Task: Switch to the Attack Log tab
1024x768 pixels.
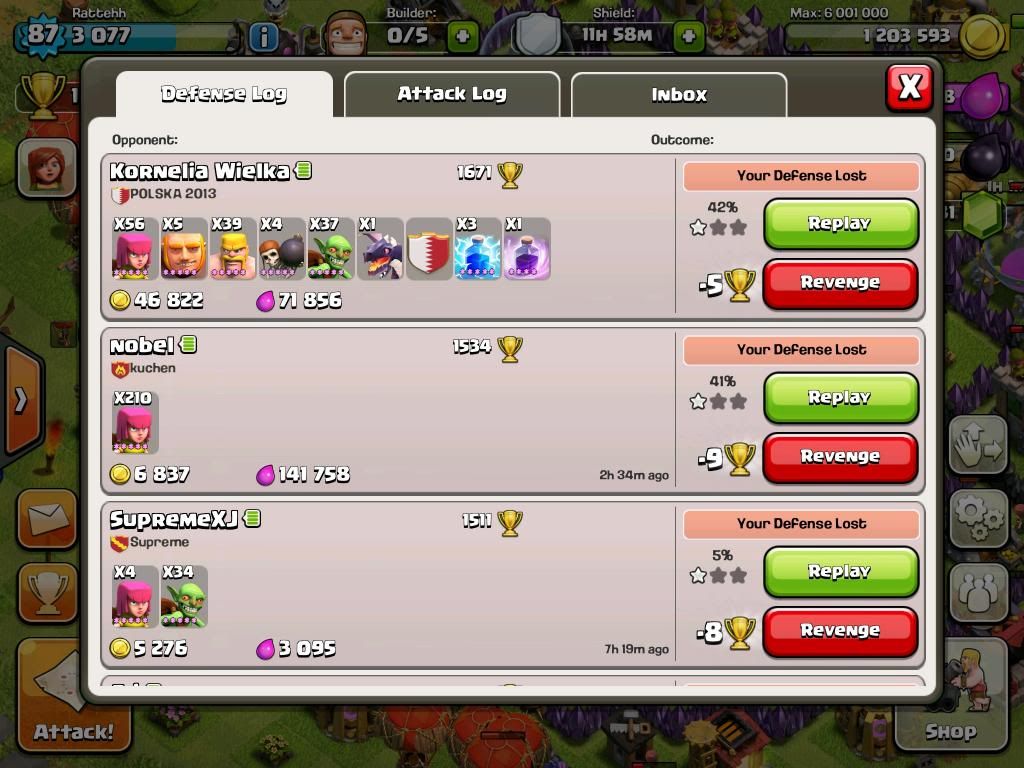Action: [x=451, y=94]
